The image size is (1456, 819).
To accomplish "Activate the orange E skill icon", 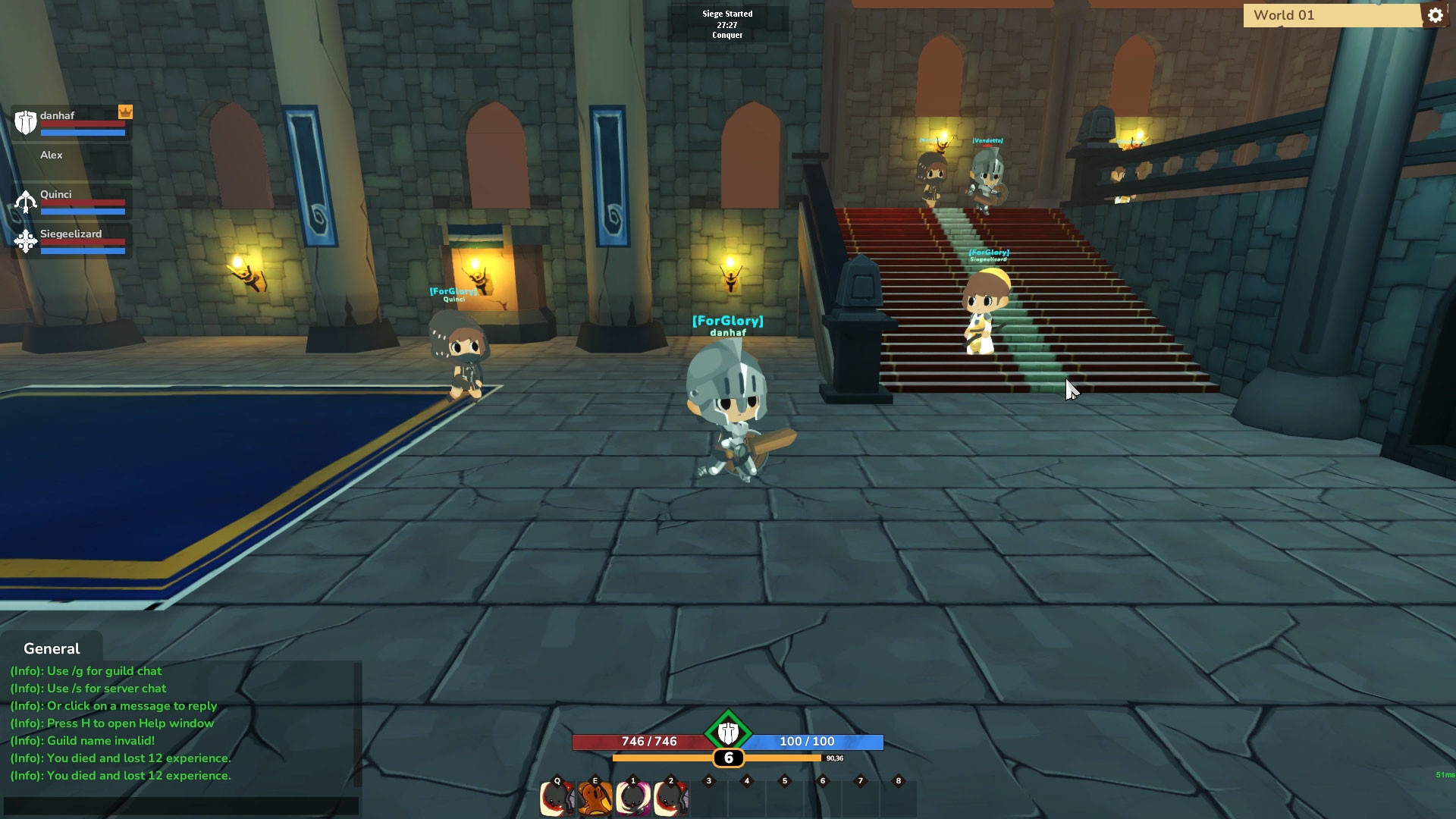I will 595,798.
